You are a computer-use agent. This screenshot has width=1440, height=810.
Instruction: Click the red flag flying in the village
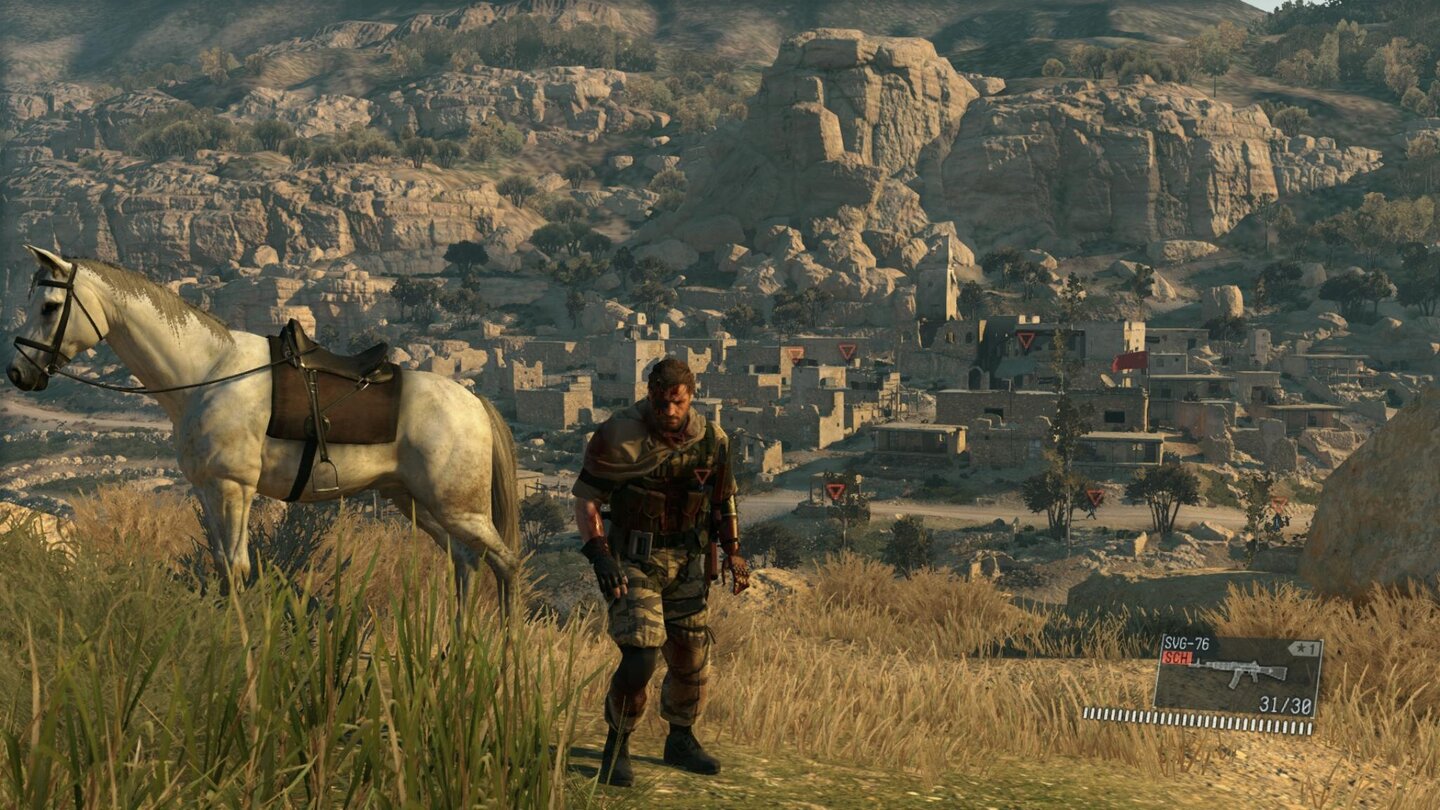1129,362
